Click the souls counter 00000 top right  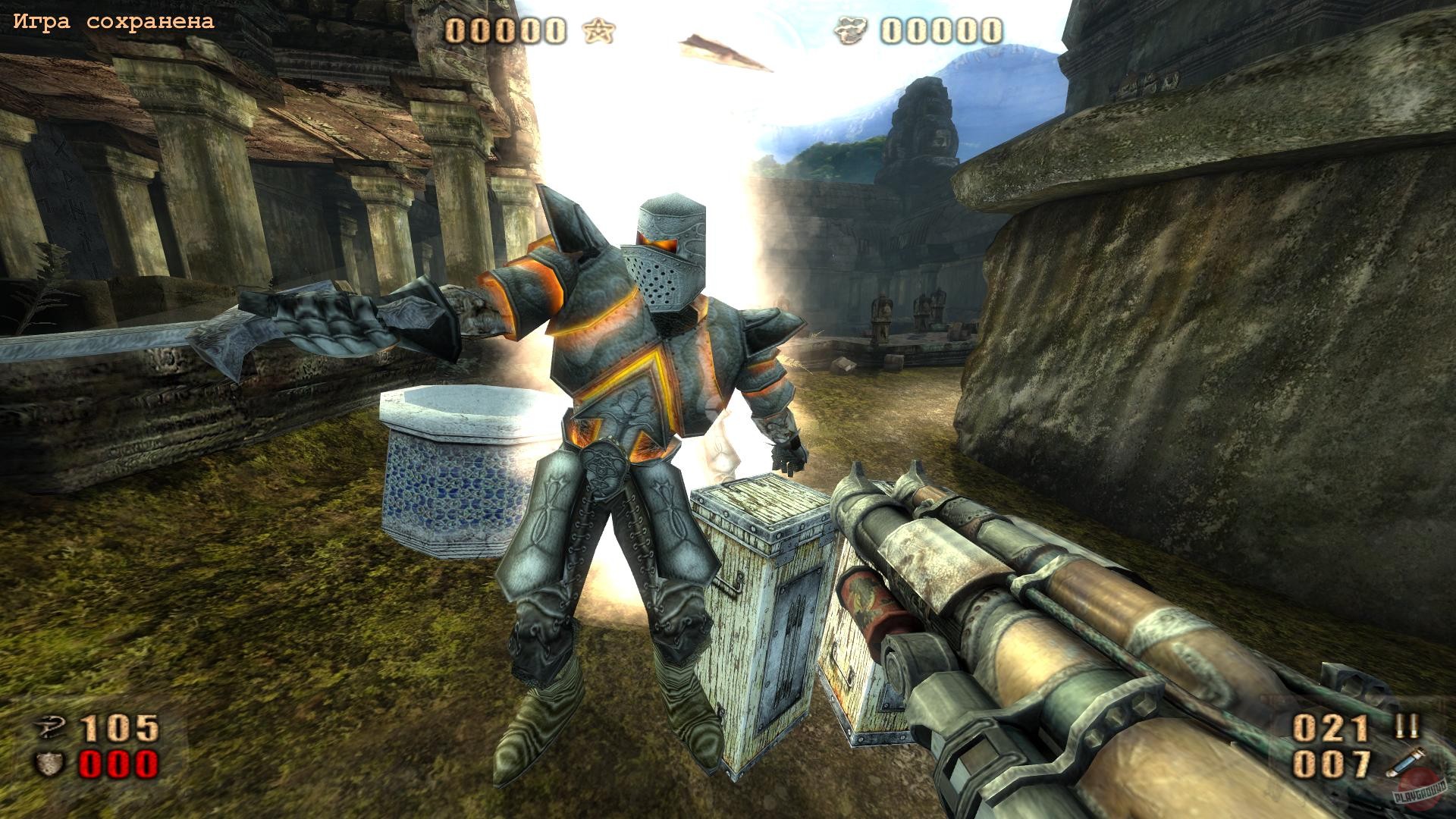[940, 30]
